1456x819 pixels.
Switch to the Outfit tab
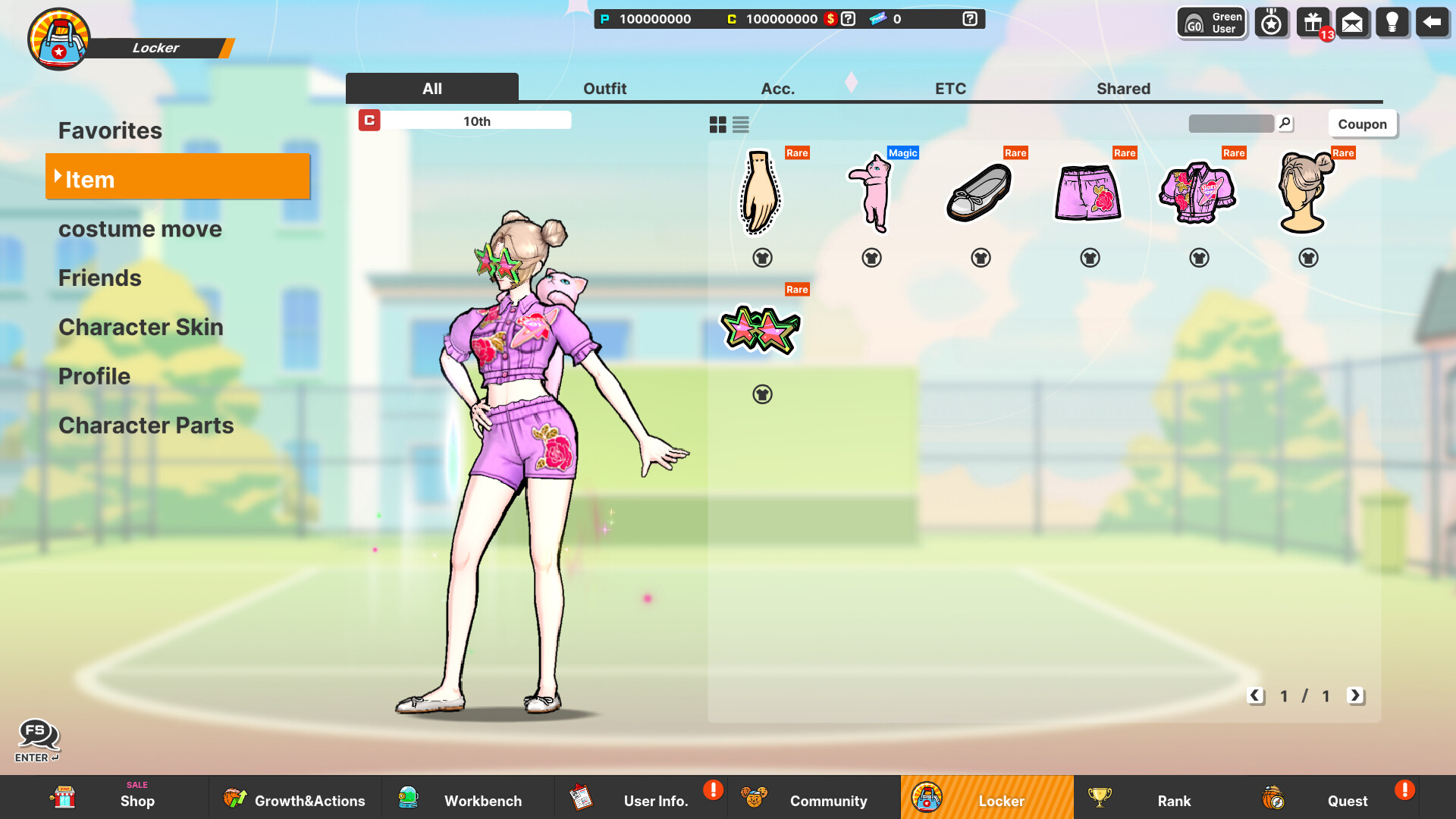pyautogui.click(x=604, y=88)
